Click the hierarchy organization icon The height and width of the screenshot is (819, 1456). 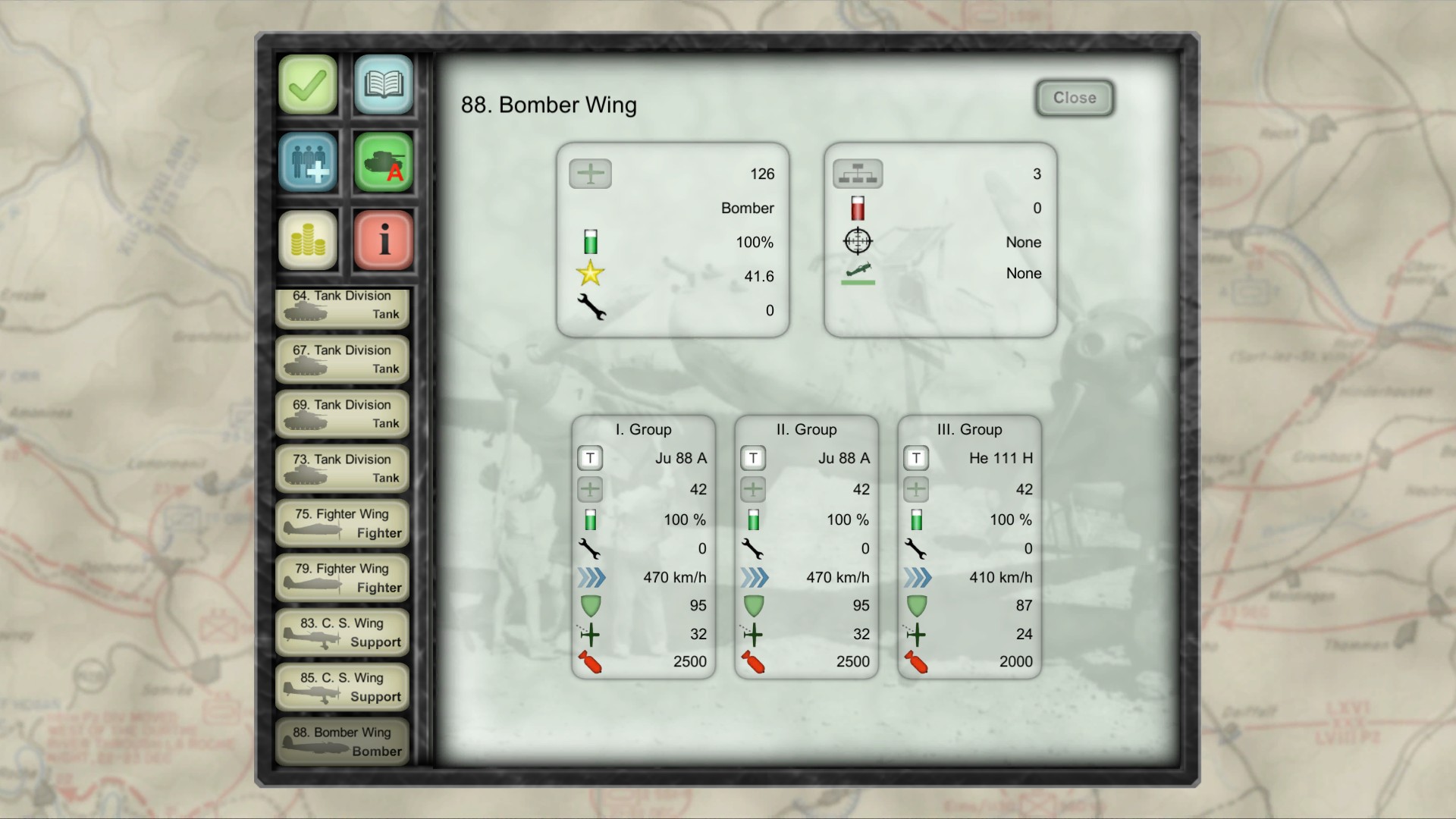(x=858, y=174)
